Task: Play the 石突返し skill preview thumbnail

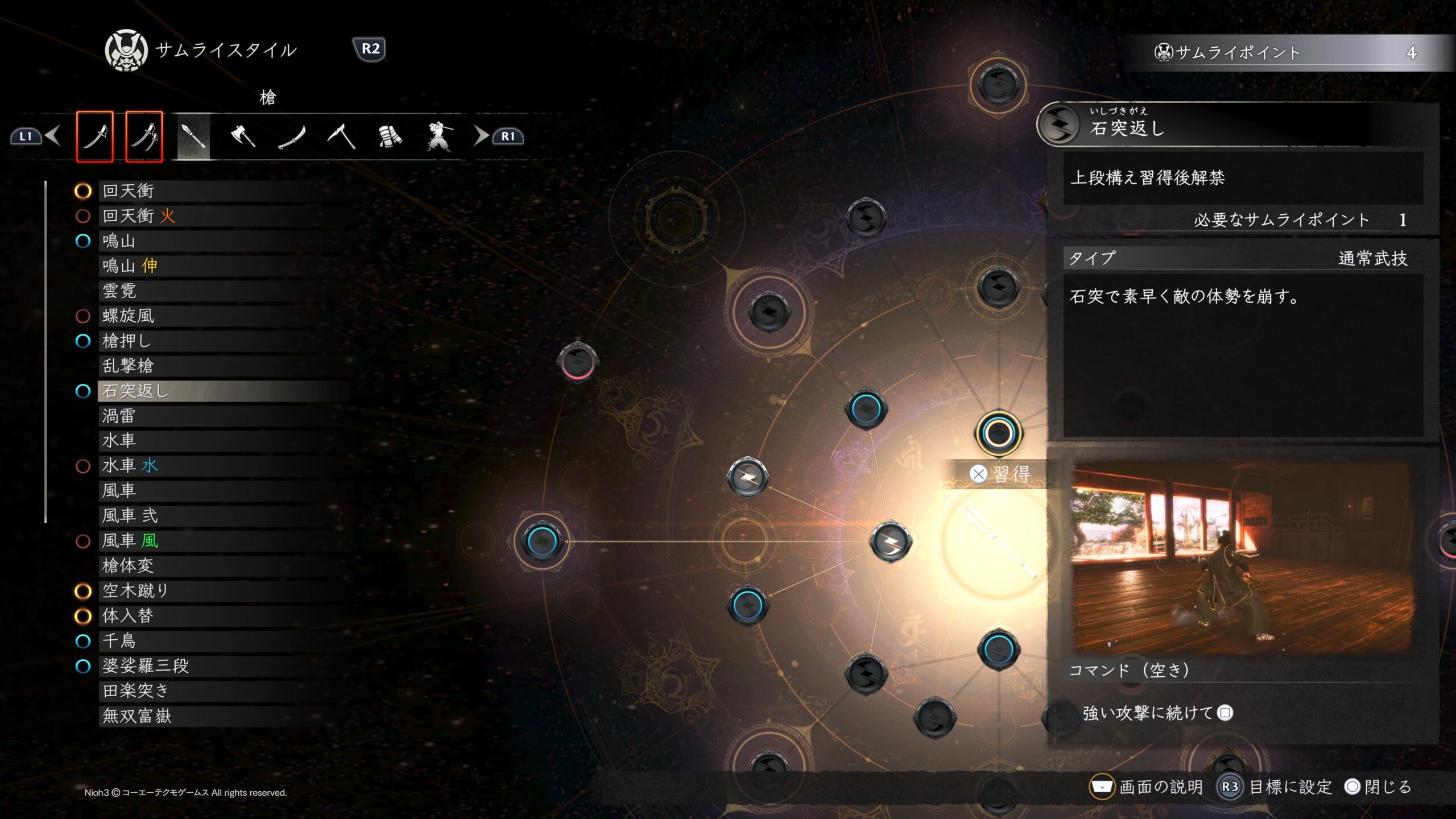Action: pos(1241,557)
